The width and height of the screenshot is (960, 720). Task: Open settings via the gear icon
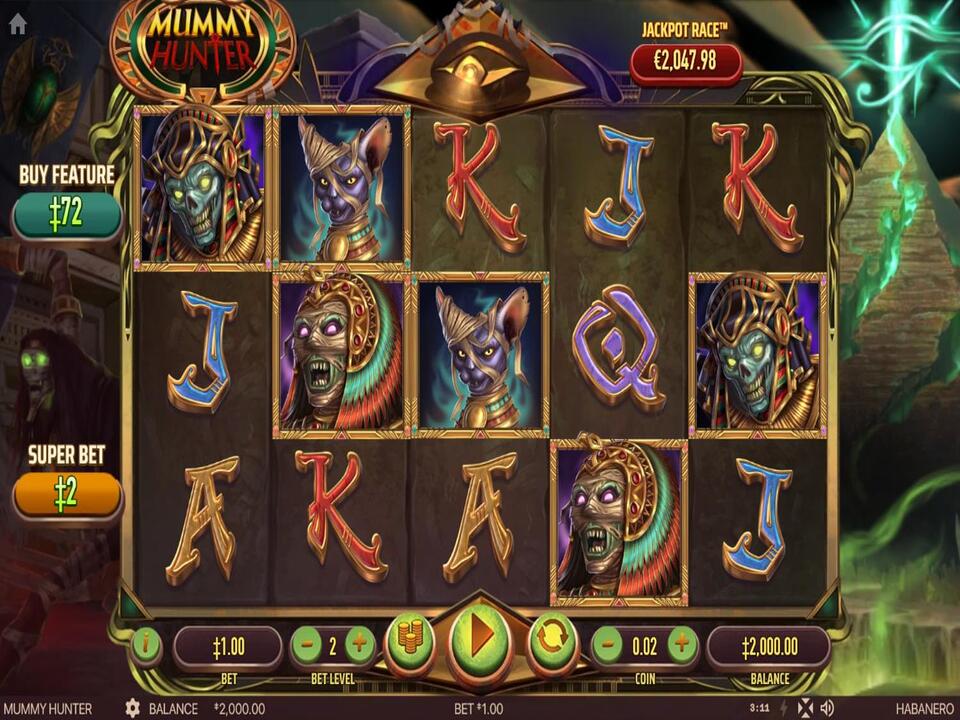click(132, 708)
